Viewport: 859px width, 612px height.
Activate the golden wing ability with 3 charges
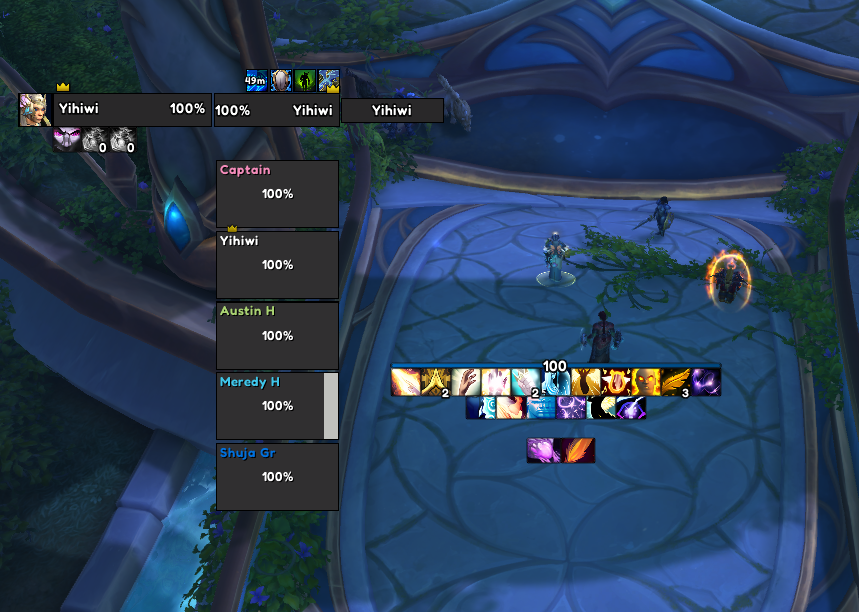point(675,382)
